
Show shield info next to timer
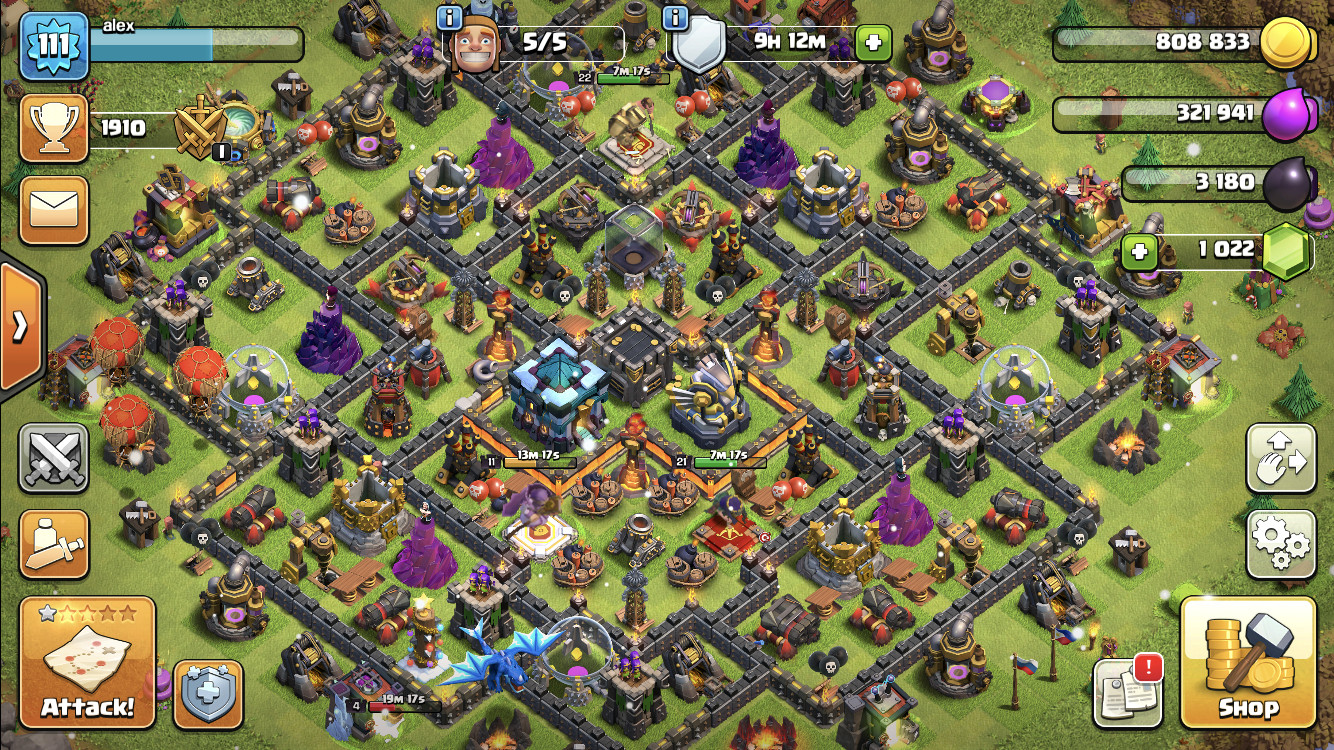677,17
